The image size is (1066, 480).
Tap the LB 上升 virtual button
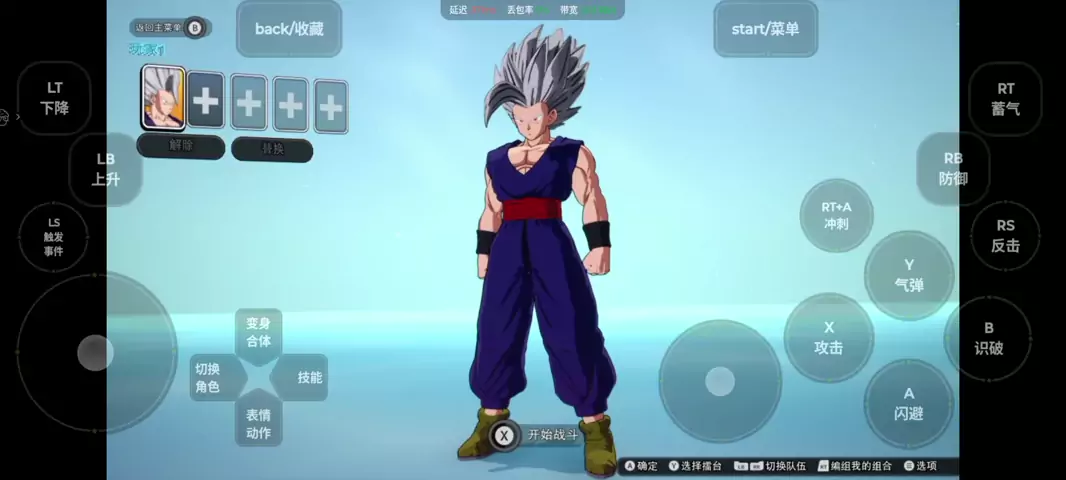tap(105, 169)
